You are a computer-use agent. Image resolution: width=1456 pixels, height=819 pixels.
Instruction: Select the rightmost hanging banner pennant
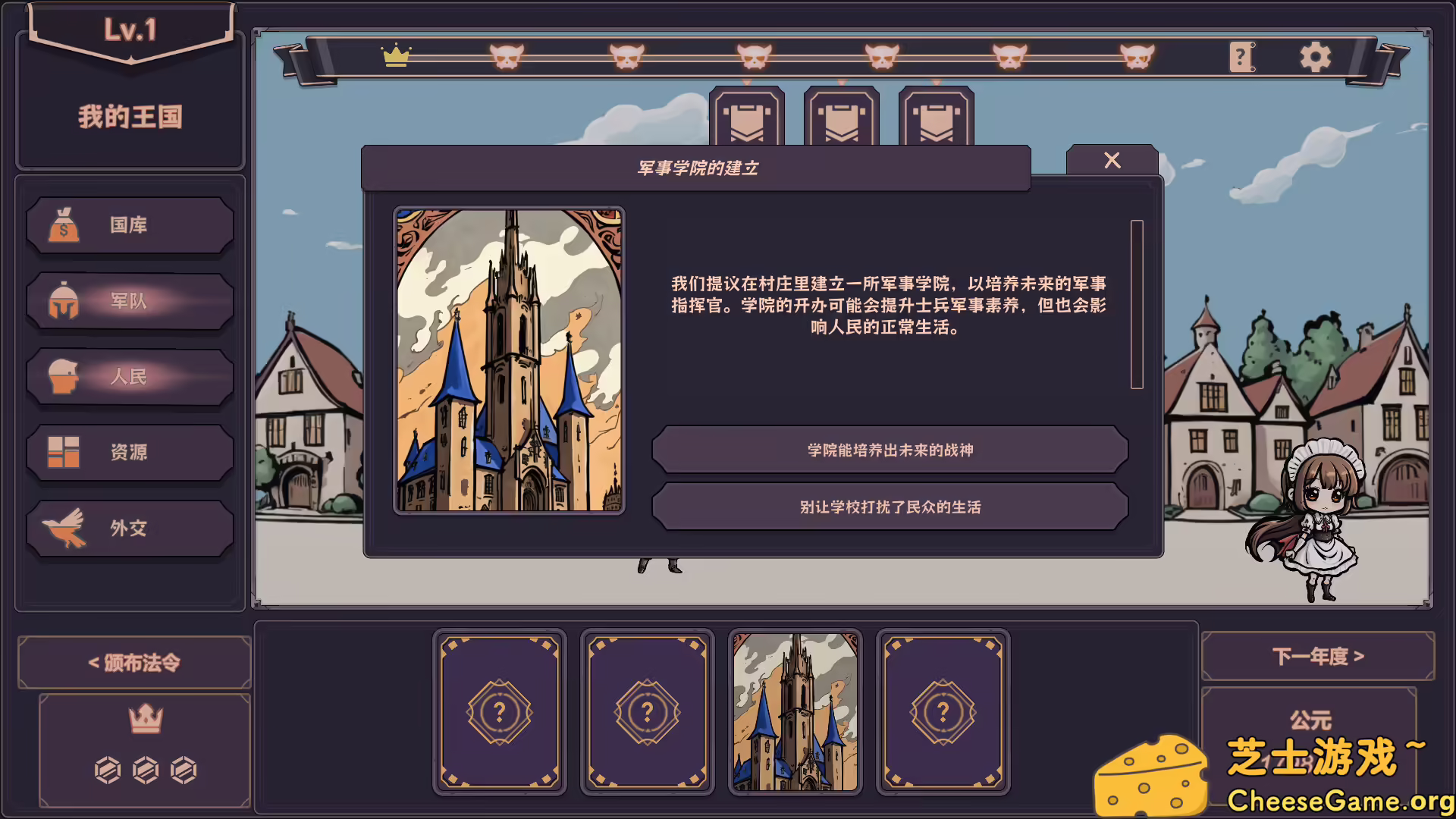click(936, 118)
